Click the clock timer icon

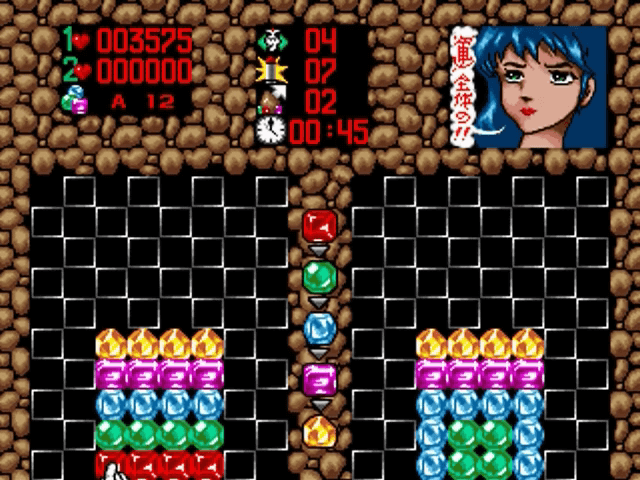click(270, 130)
